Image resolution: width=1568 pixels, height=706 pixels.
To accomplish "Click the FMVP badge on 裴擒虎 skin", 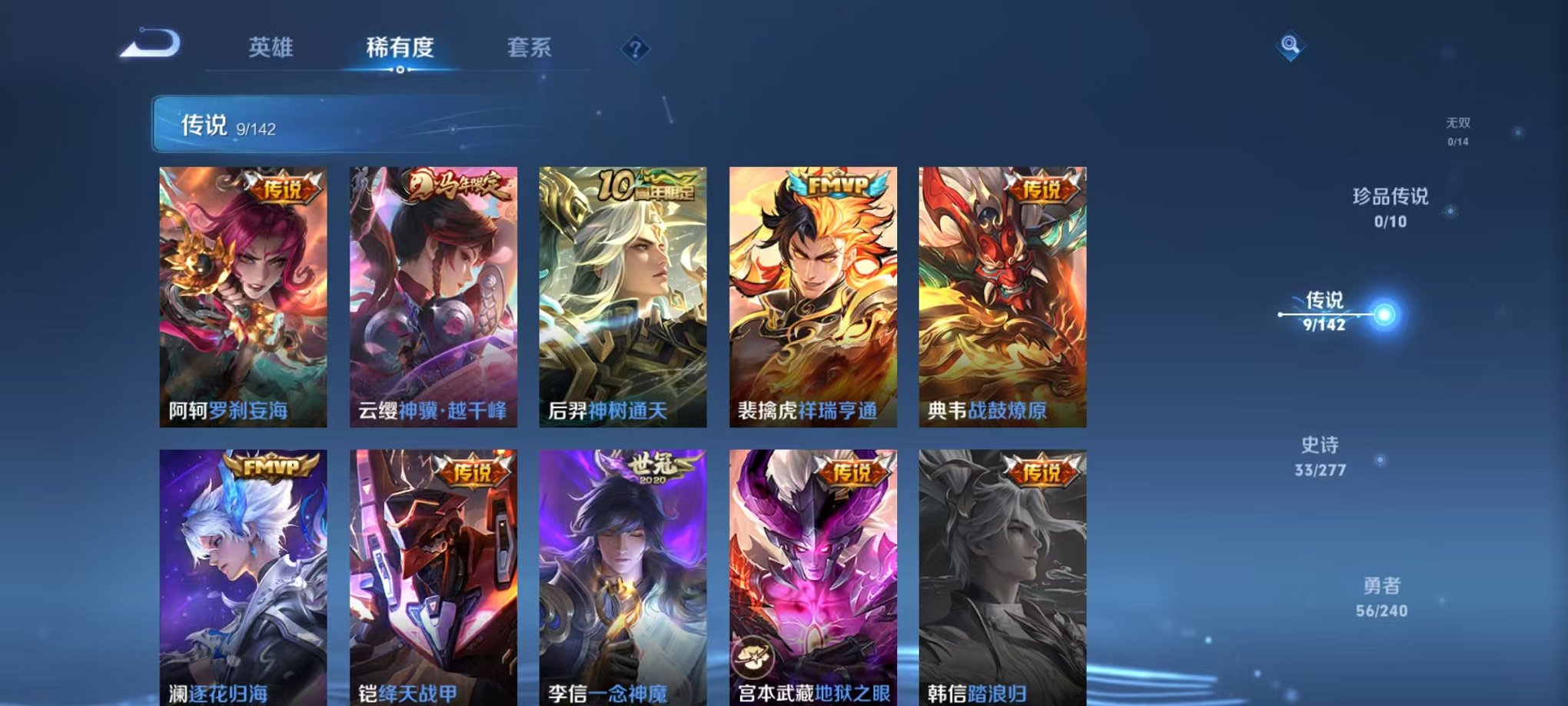I will (835, 185).
